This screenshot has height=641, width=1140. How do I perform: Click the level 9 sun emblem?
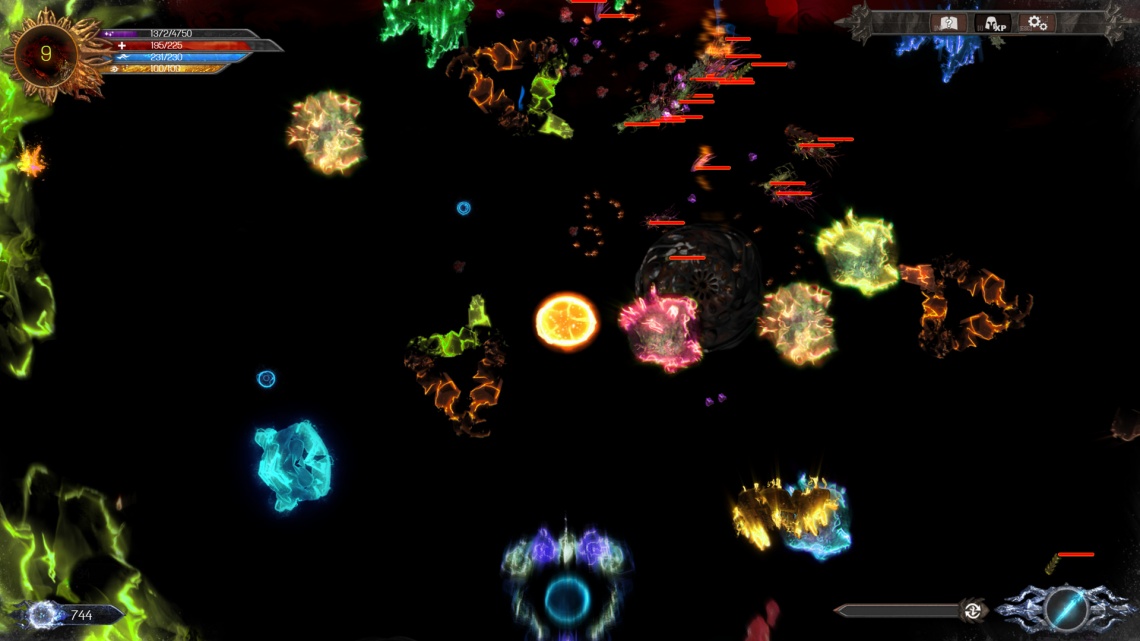[45, 54]
